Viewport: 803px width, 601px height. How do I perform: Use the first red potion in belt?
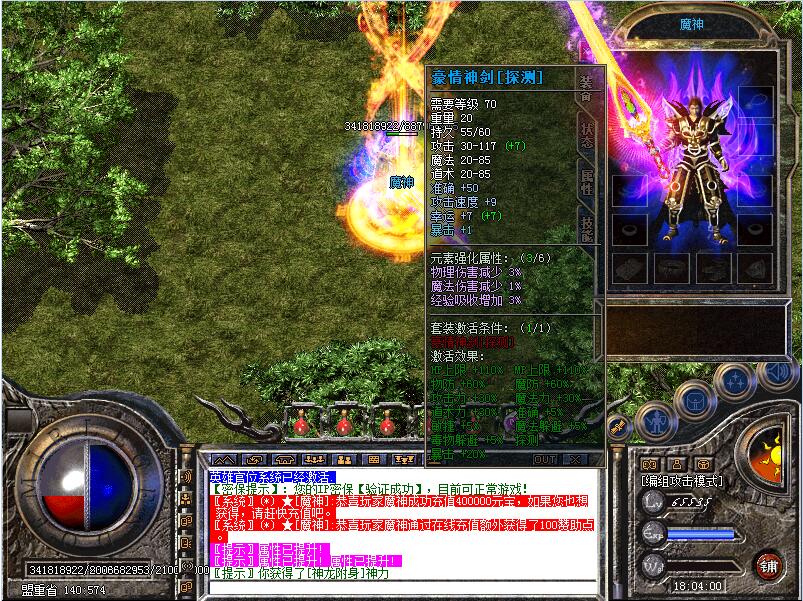click(301, 427)
